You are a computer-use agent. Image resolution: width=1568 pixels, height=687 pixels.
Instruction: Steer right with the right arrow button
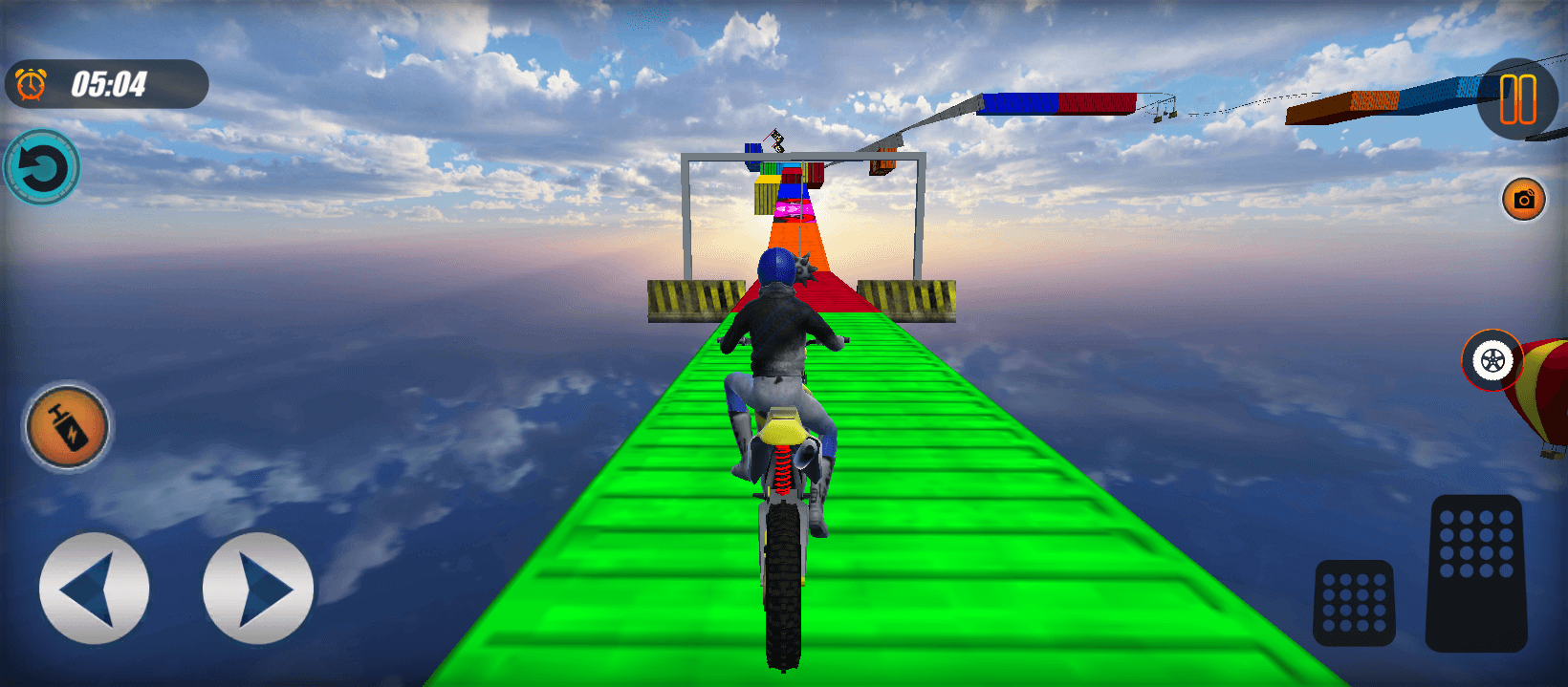tap(258, 588)
